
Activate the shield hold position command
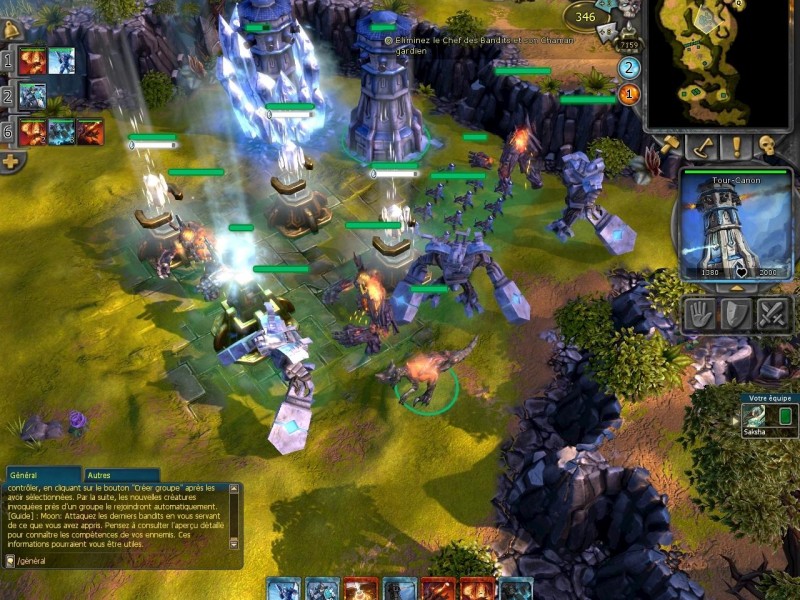pyautogui.click(x=736, y=315)
